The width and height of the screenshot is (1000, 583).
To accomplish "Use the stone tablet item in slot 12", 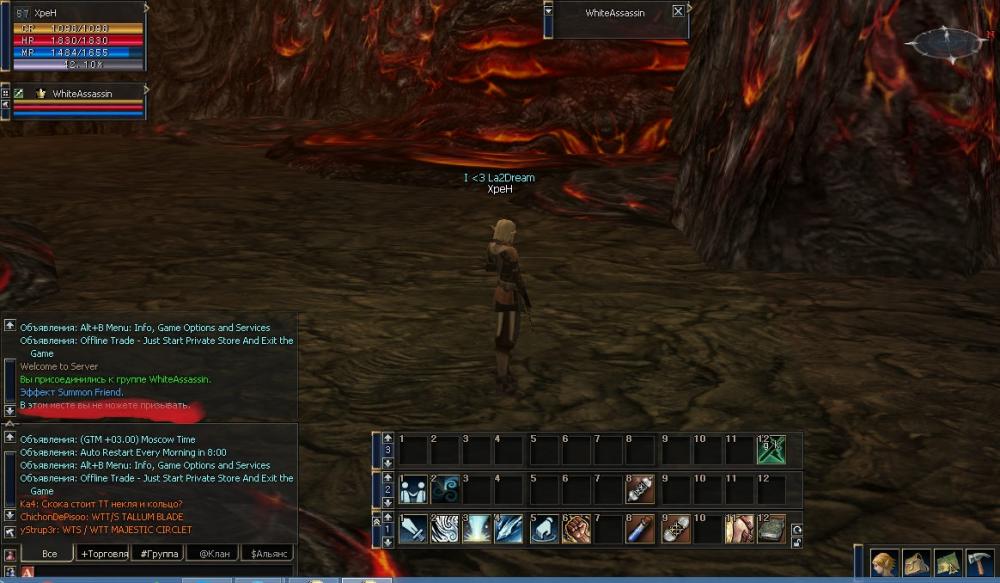I will click(x=771, y=529).
